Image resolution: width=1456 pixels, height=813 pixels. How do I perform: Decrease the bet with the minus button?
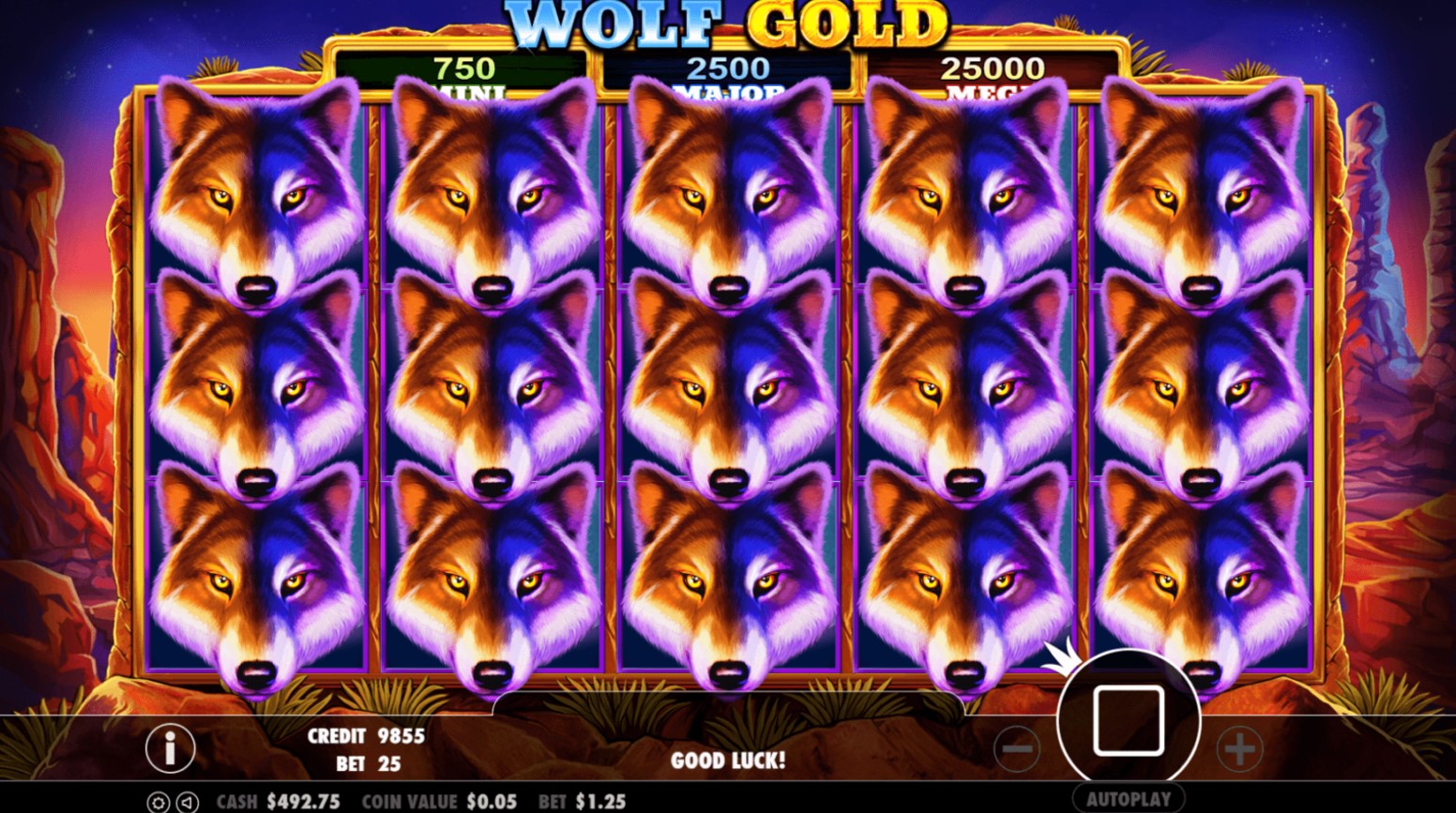tap(1018, 747)
